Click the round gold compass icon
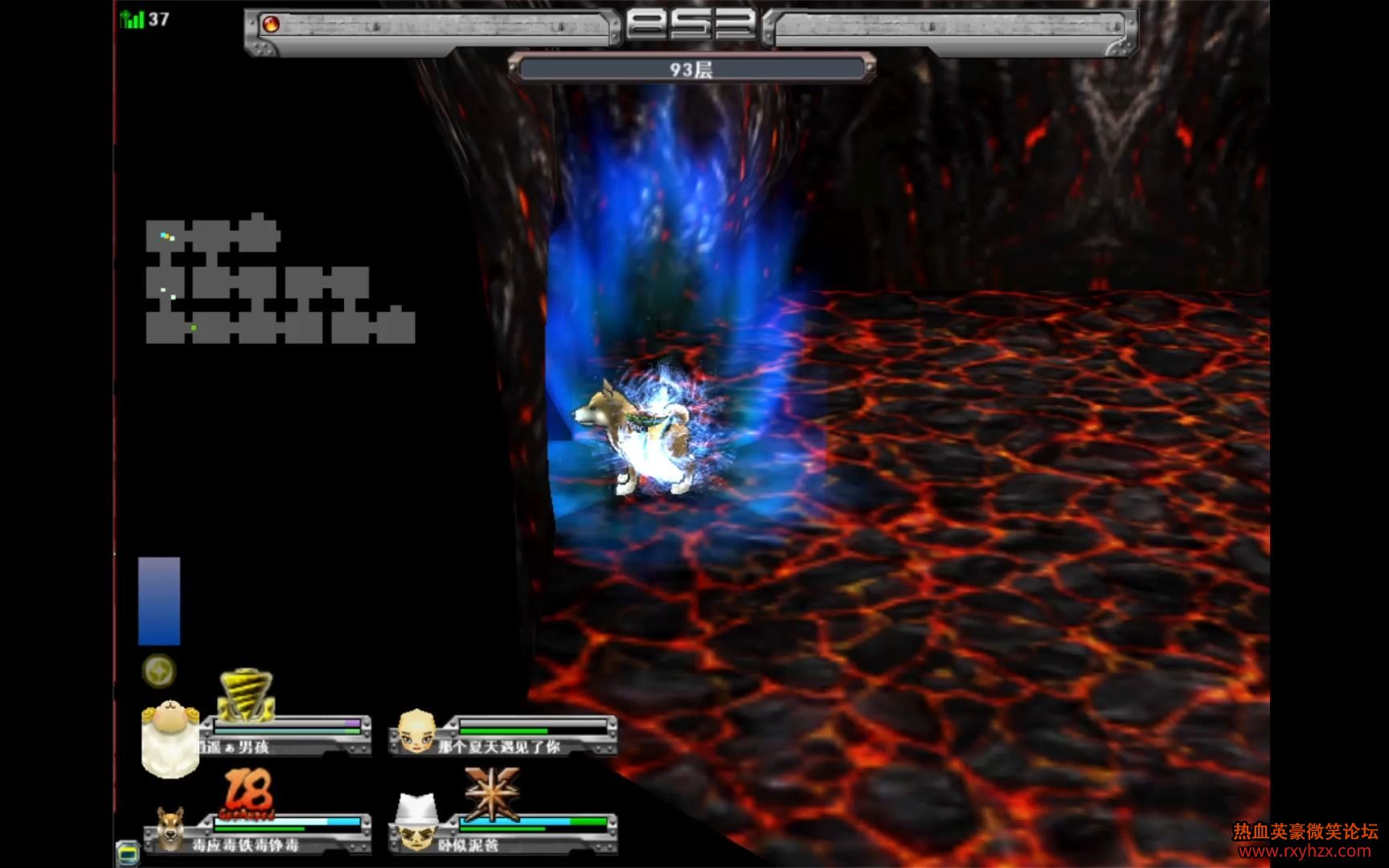The height and width of the screenshot is (868, 1389). pyautogui.click(x=158, y=671)
